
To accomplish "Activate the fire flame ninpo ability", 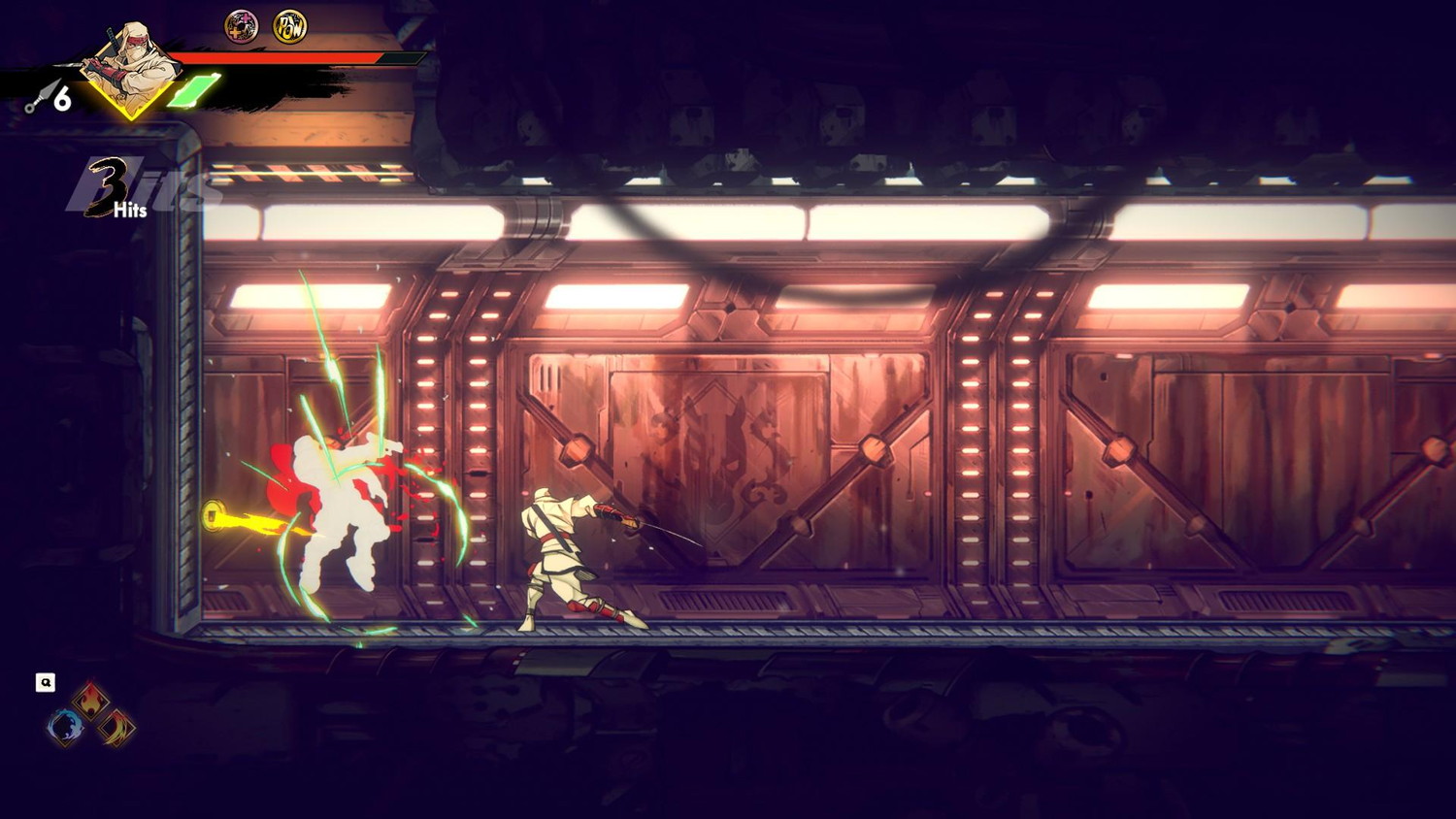I will (90, 699).
